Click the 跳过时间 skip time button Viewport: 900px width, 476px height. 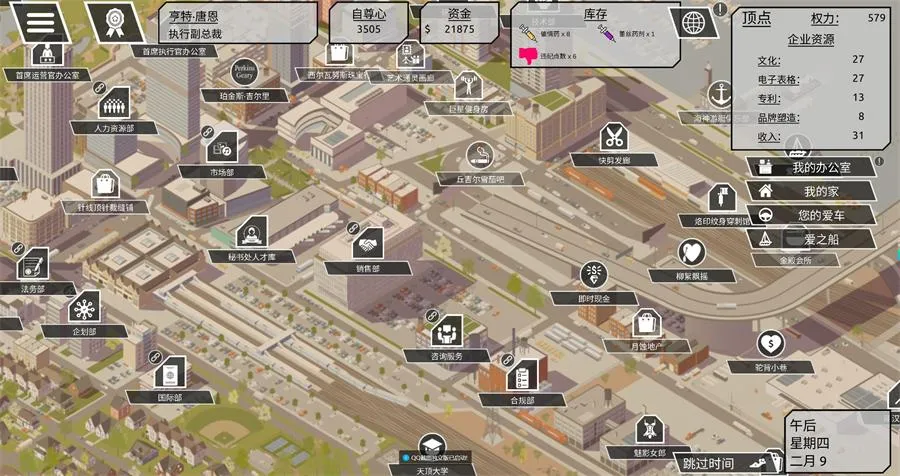tap(709, 463)
